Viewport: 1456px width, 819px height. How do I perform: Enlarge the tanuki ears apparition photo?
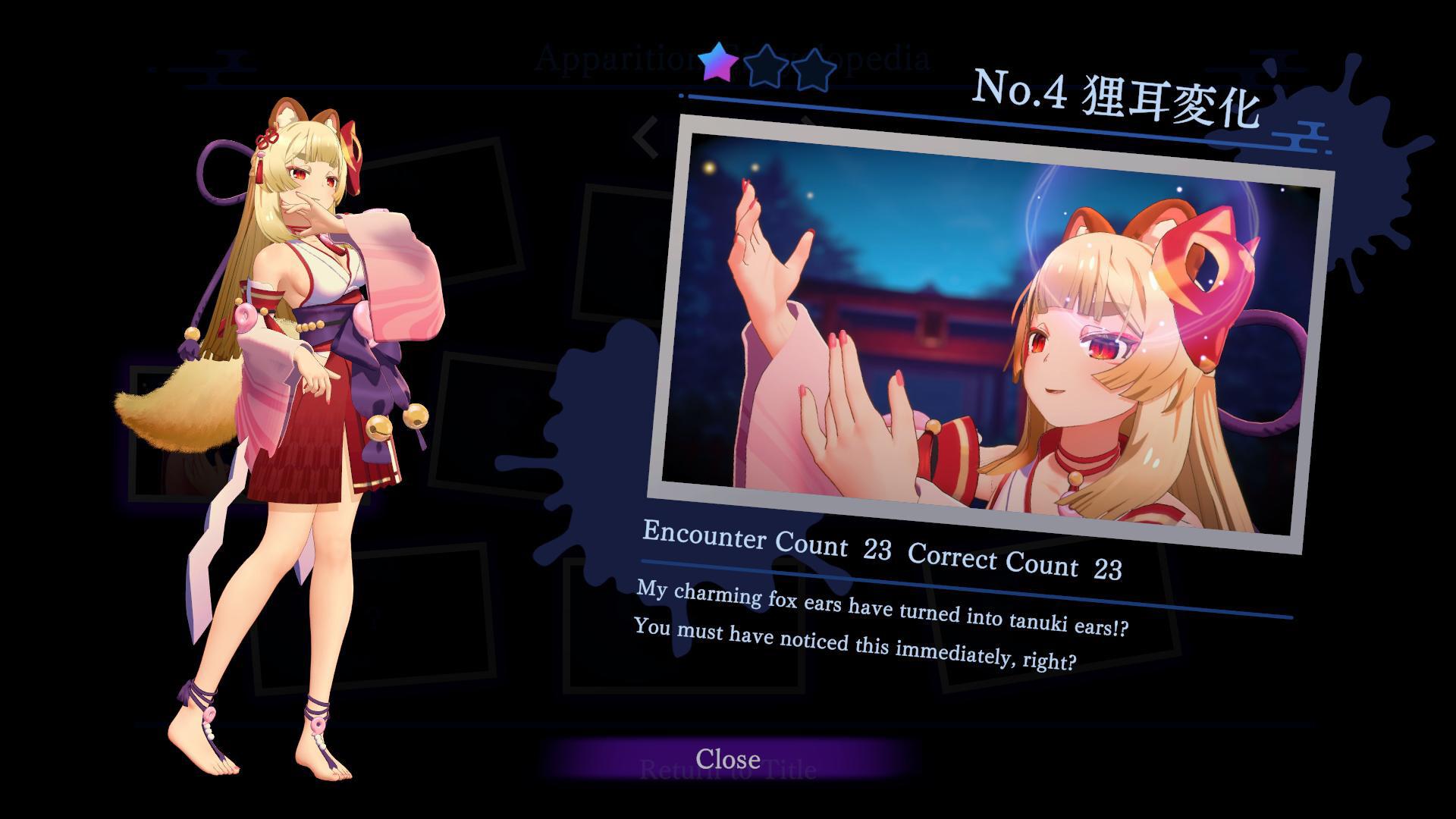(x=990, y=334)
